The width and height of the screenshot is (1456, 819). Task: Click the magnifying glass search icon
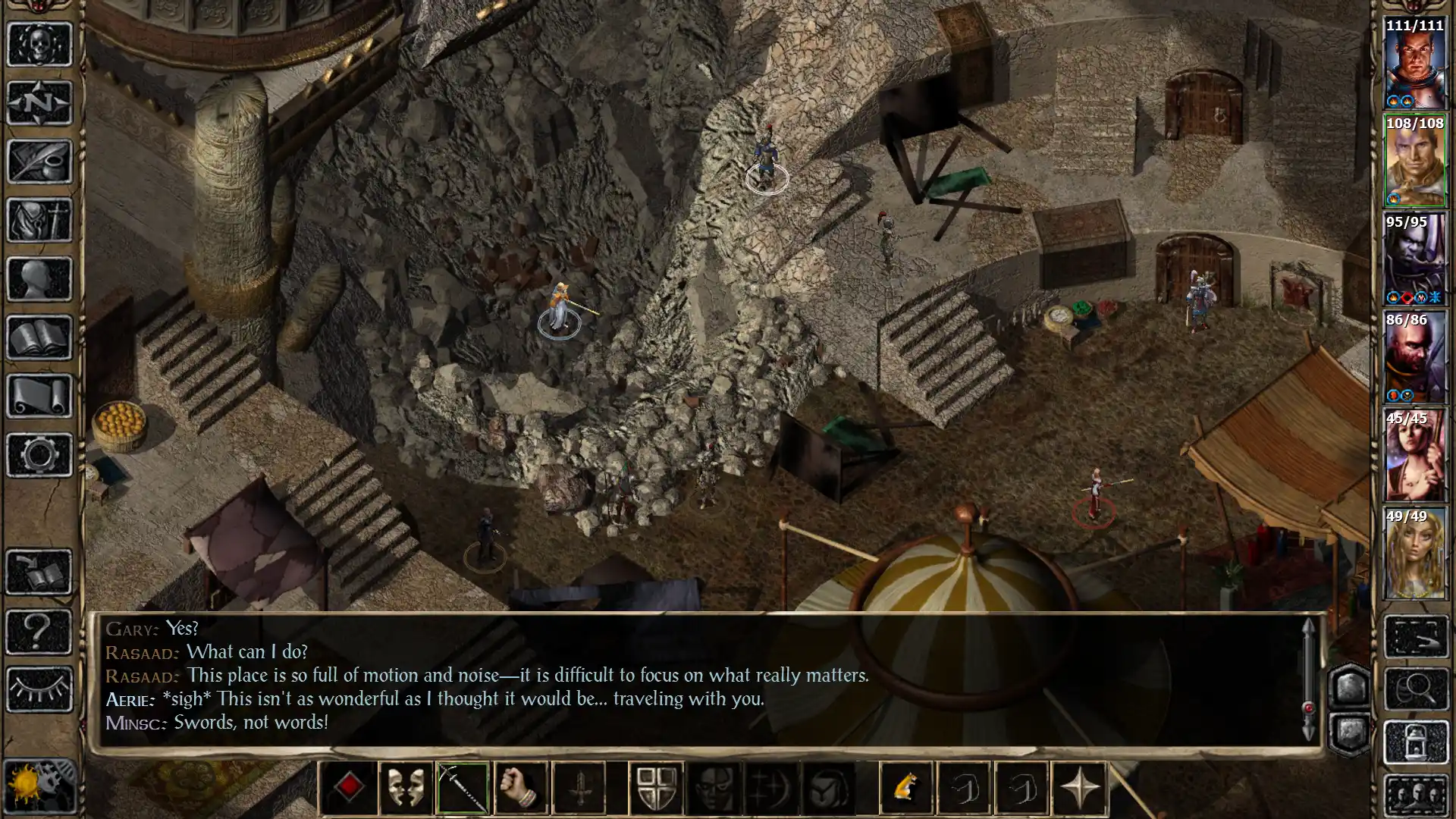pyautogui.click(x=1417, y=688)
